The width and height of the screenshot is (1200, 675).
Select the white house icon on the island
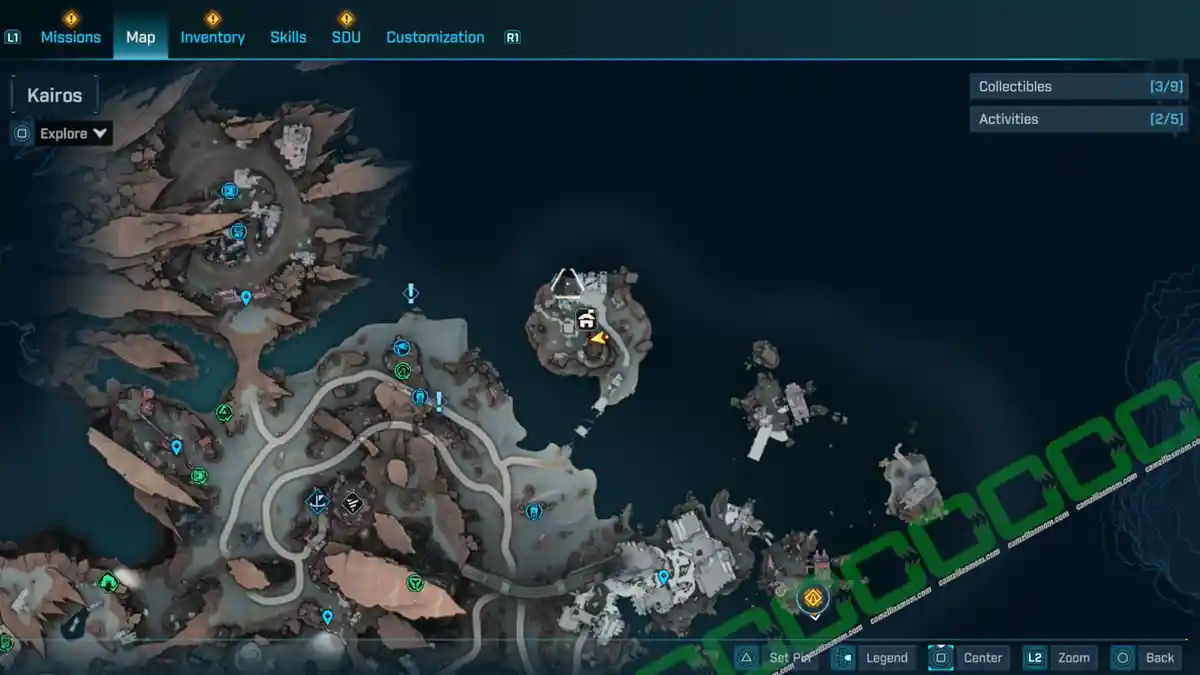click(586, 320)
